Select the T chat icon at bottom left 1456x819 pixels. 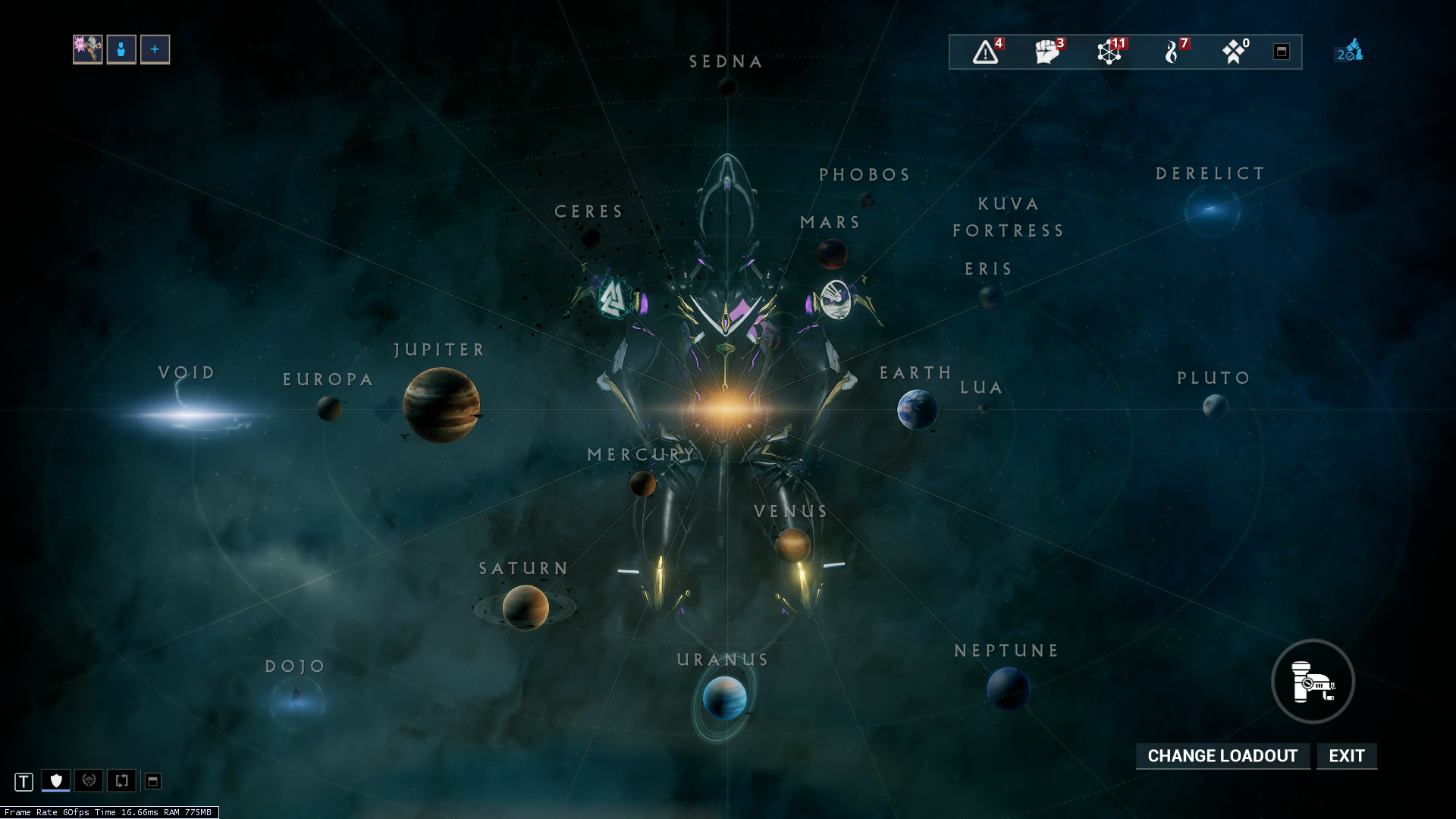coord(25,780)
